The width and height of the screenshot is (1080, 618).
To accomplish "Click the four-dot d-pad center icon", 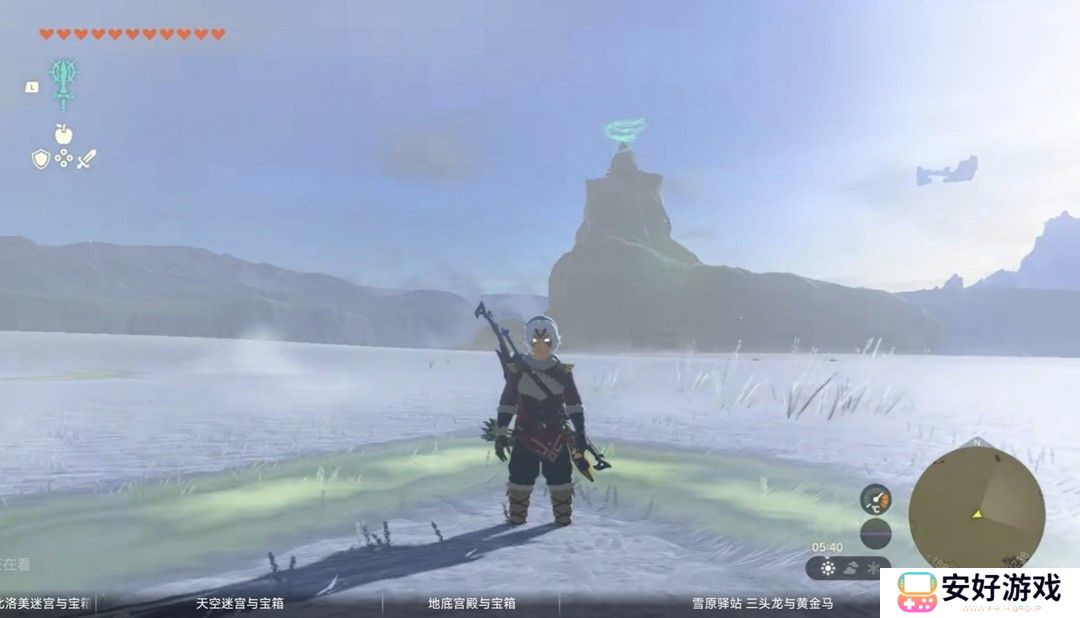I will click(63, 158).
